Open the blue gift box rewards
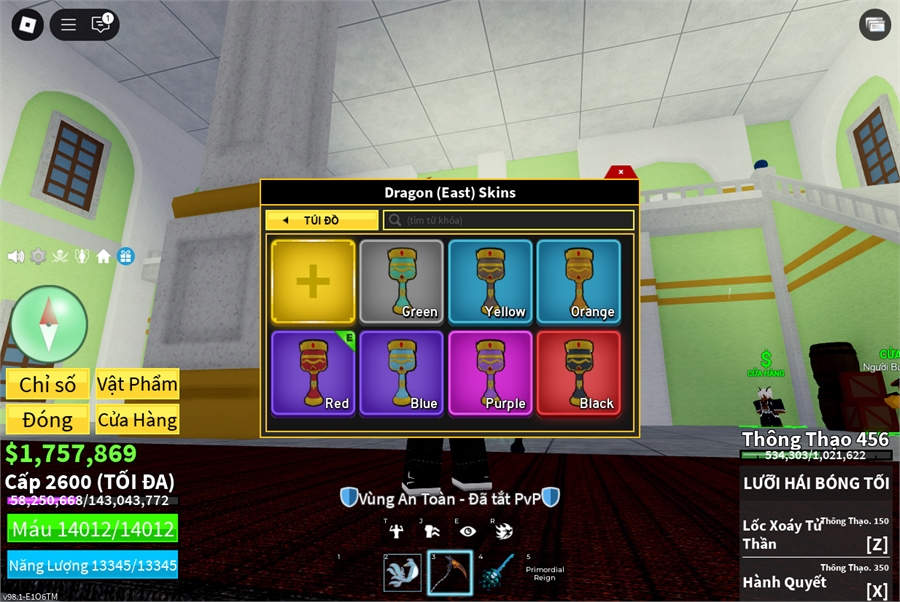This screenshot has height=602, width=900. (x=125, y=256)
